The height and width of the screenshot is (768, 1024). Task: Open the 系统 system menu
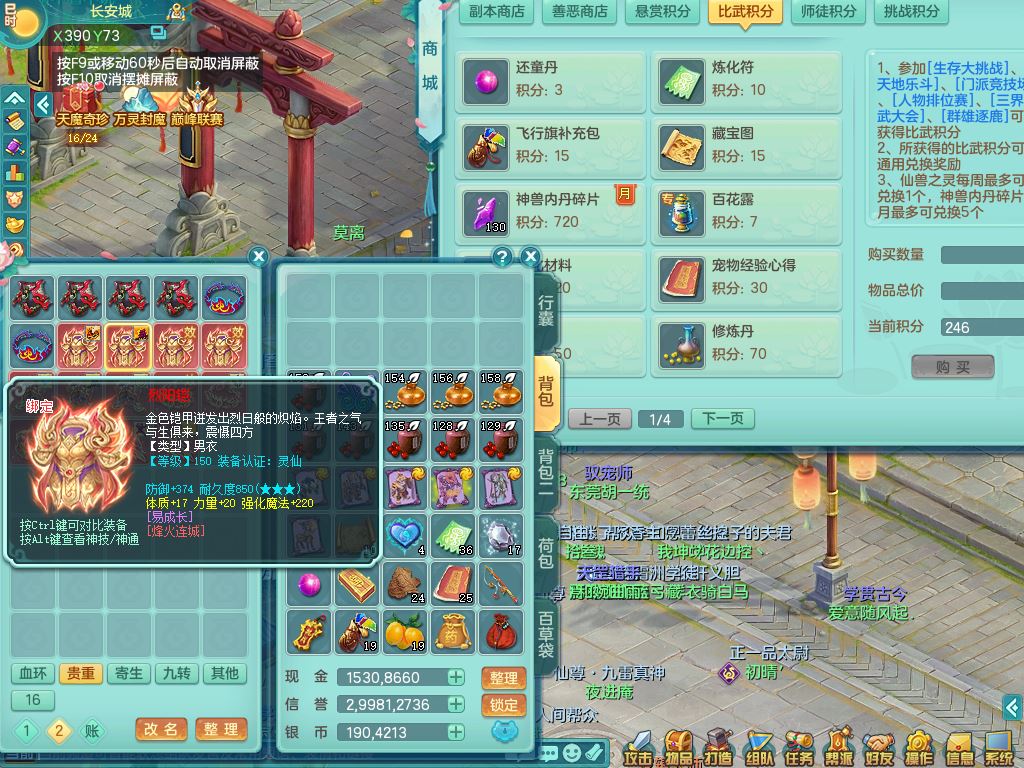click(999, 747)
